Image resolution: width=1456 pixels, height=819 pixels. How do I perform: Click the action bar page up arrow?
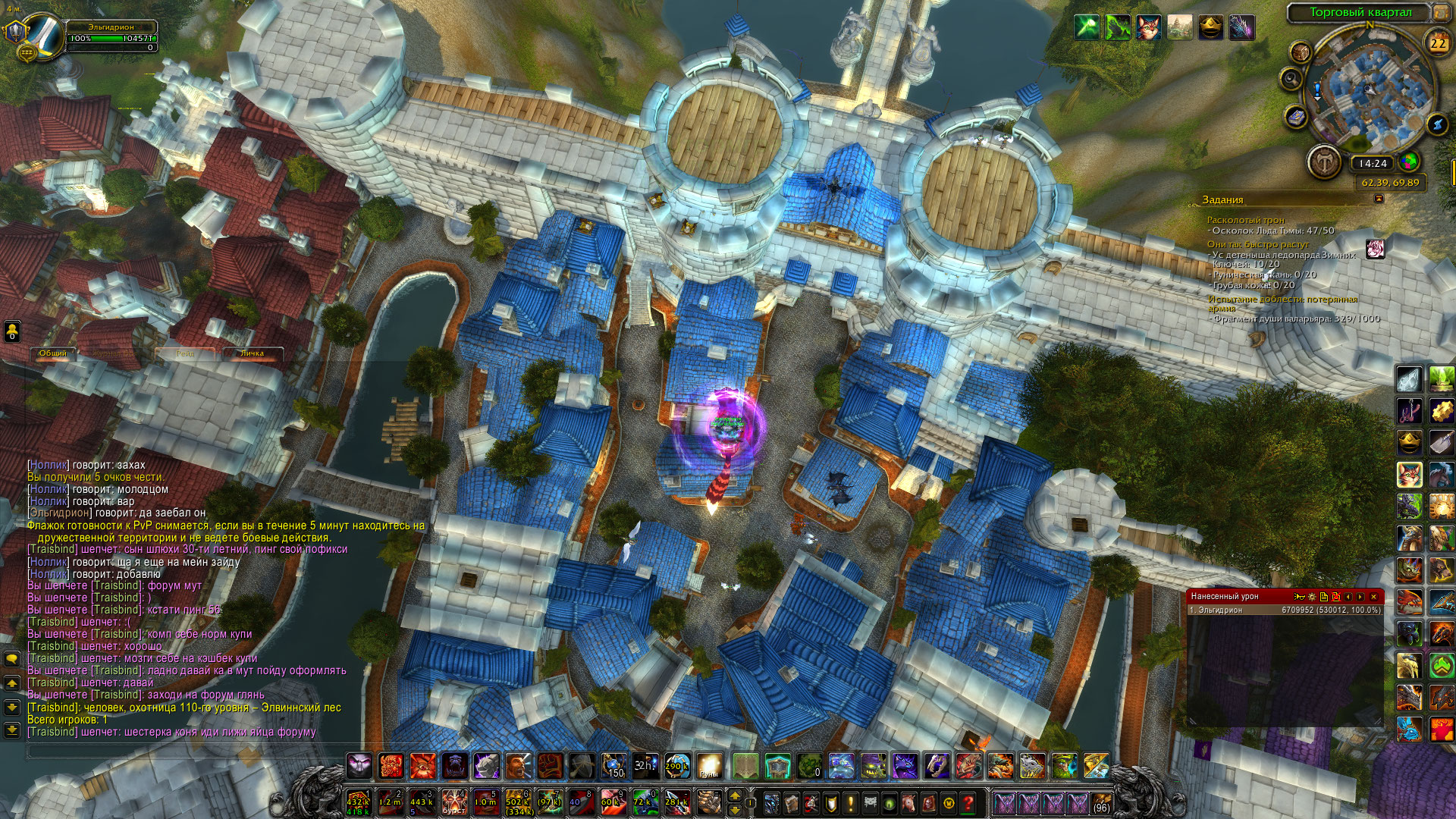tap(733, 795)
